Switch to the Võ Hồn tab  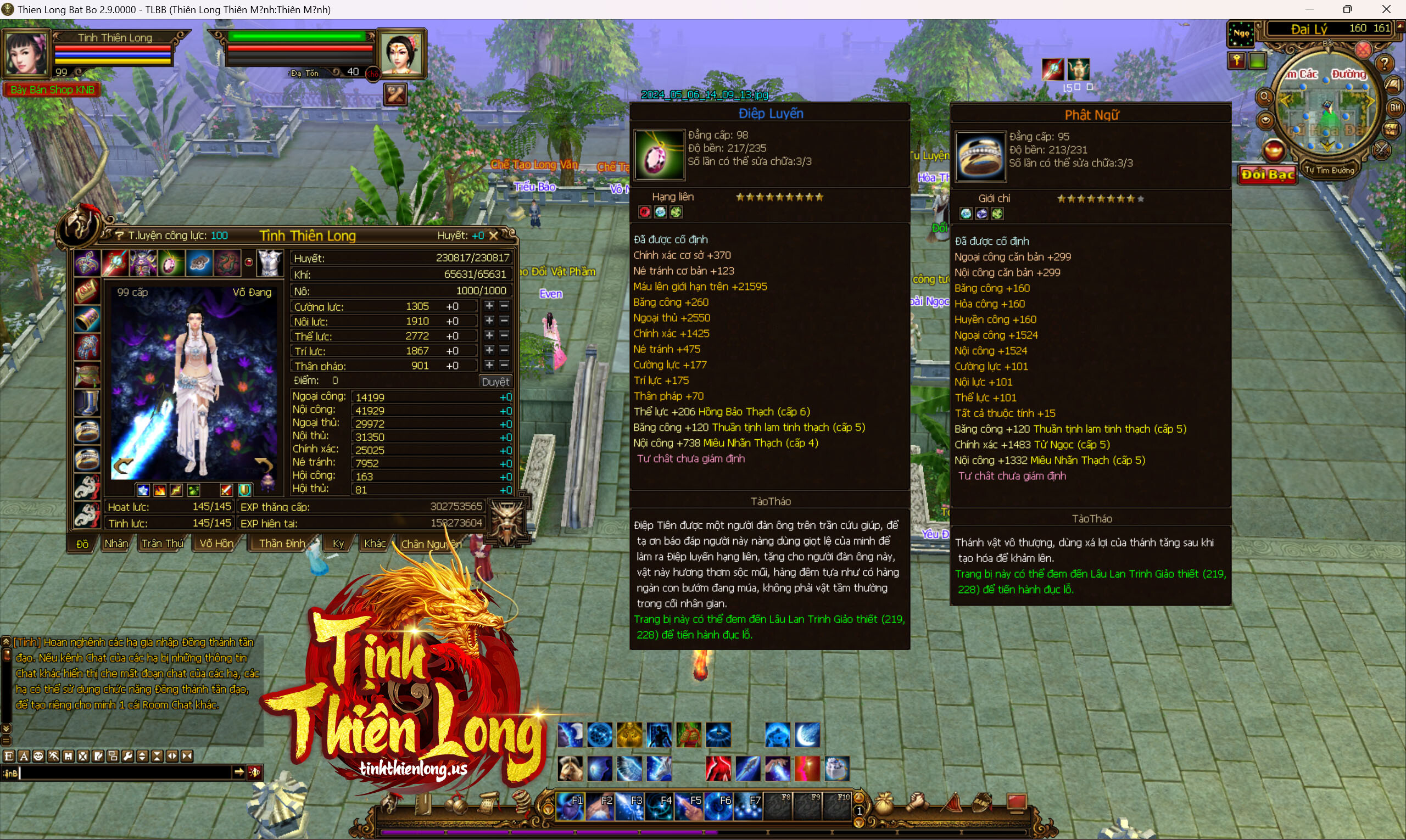point(216,544)
